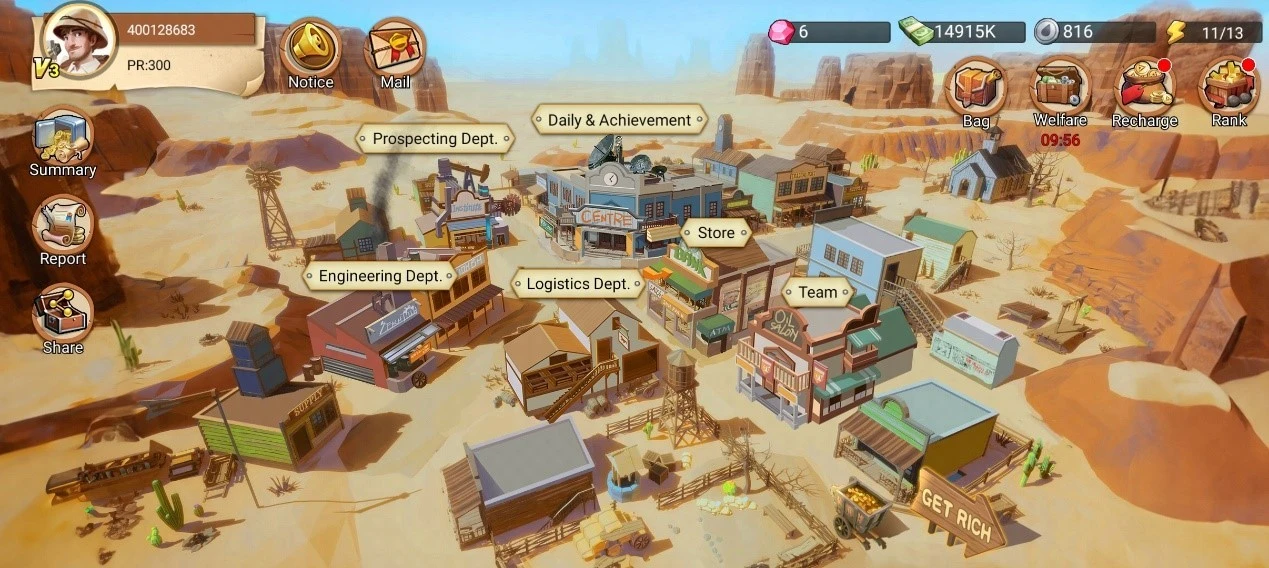This screenshot has height=568, width=1269.
Task: Tap the pink gem currency counter
Action: [829, 32]
